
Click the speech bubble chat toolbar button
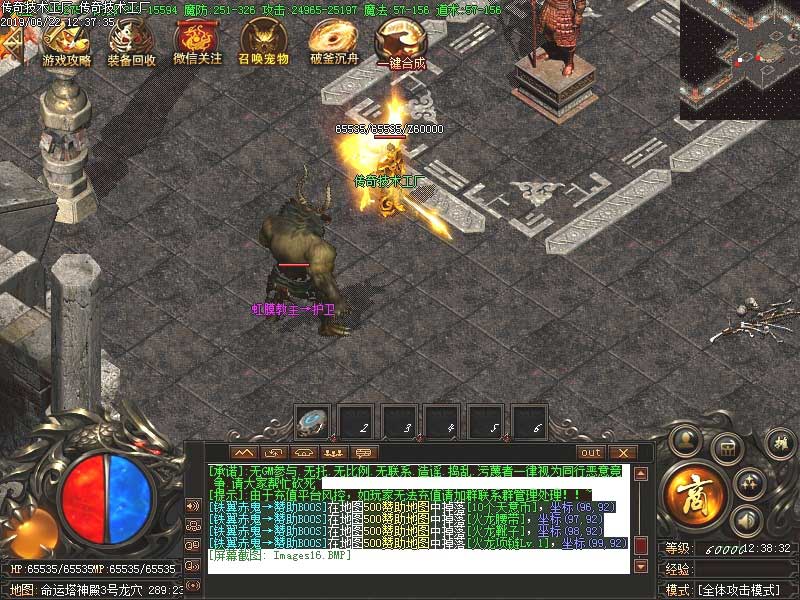(365, 453)
